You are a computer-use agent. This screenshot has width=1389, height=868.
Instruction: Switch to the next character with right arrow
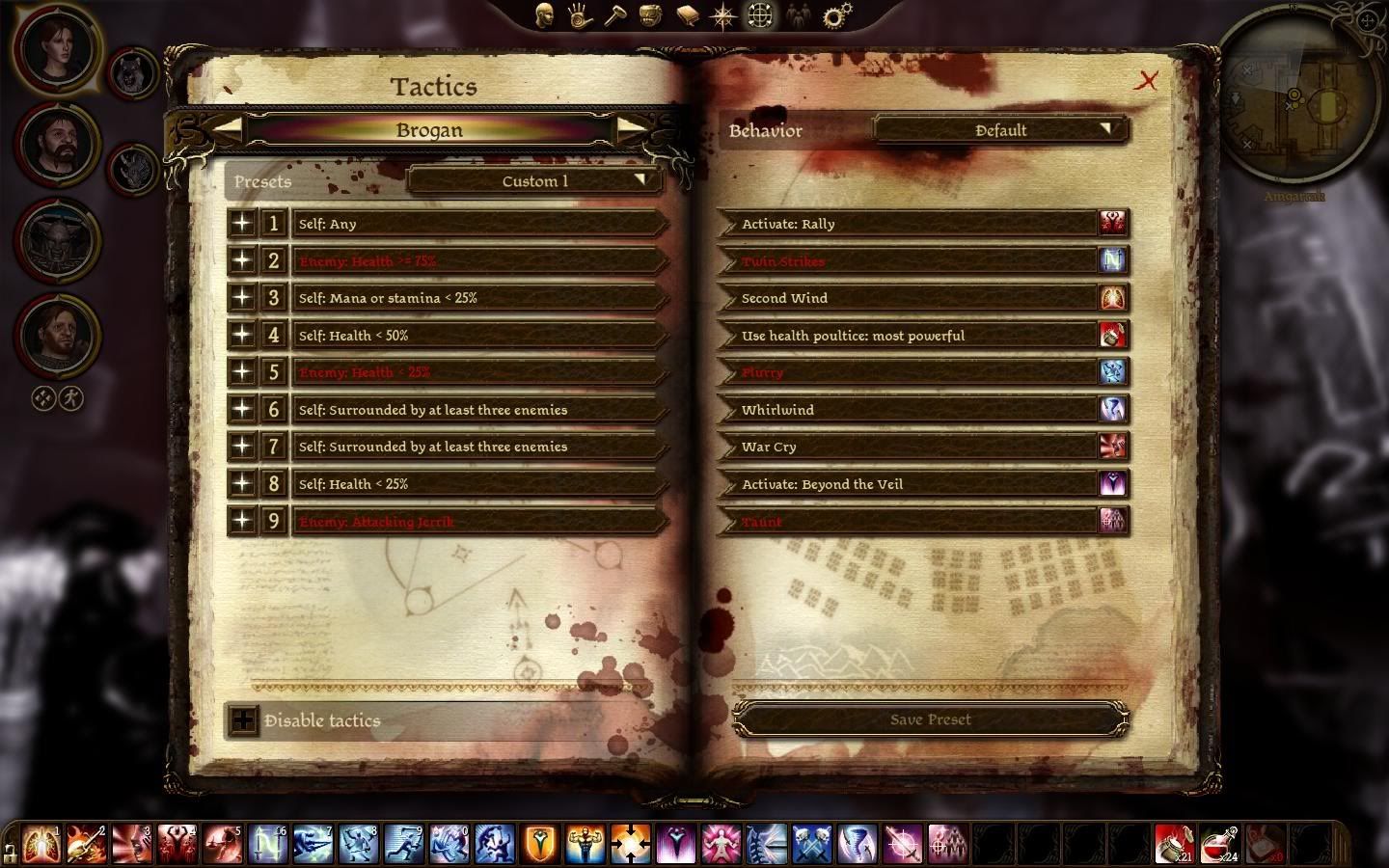pos(631,127)
